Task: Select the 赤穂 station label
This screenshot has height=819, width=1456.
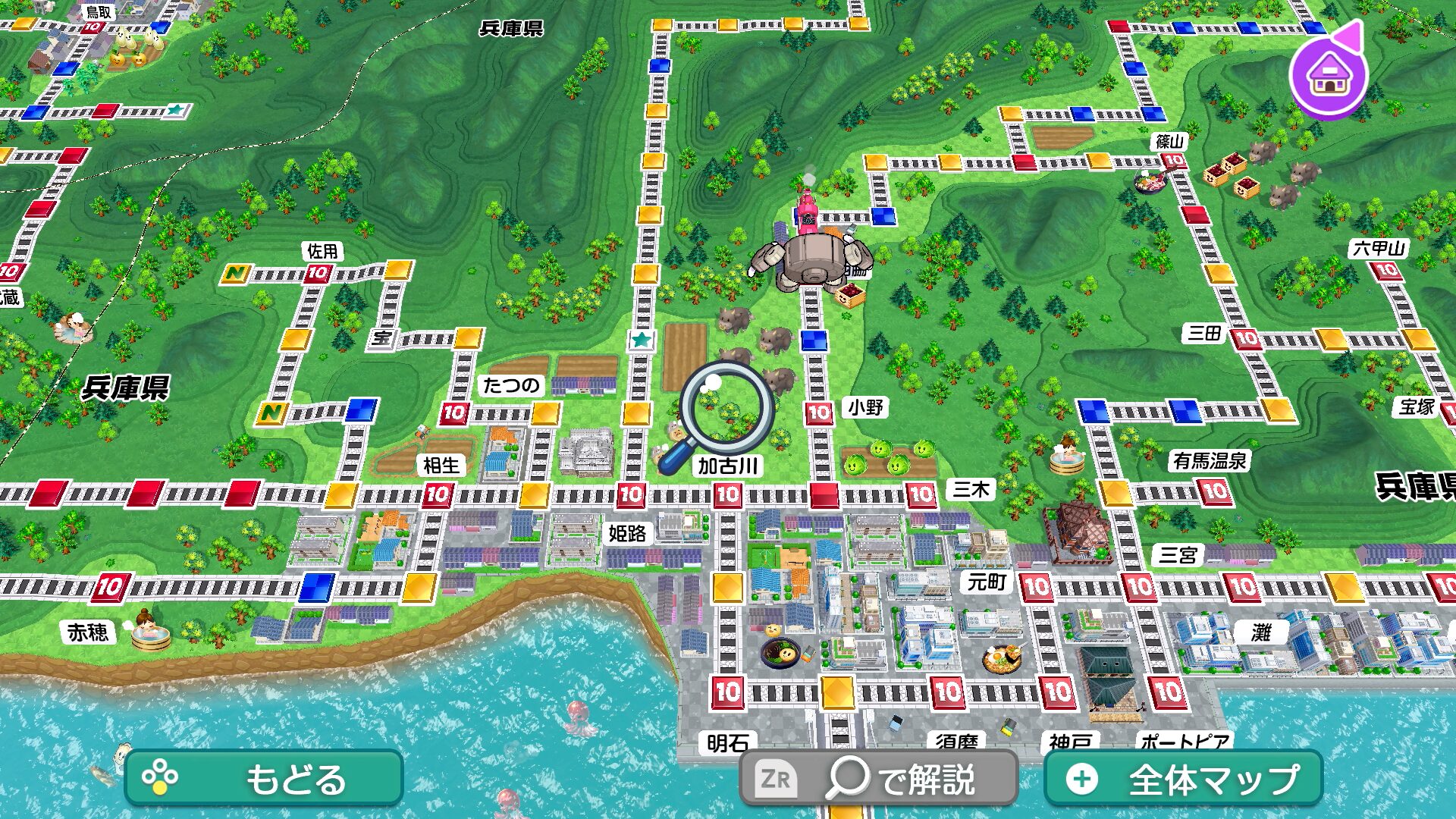Action: (88, 632)
